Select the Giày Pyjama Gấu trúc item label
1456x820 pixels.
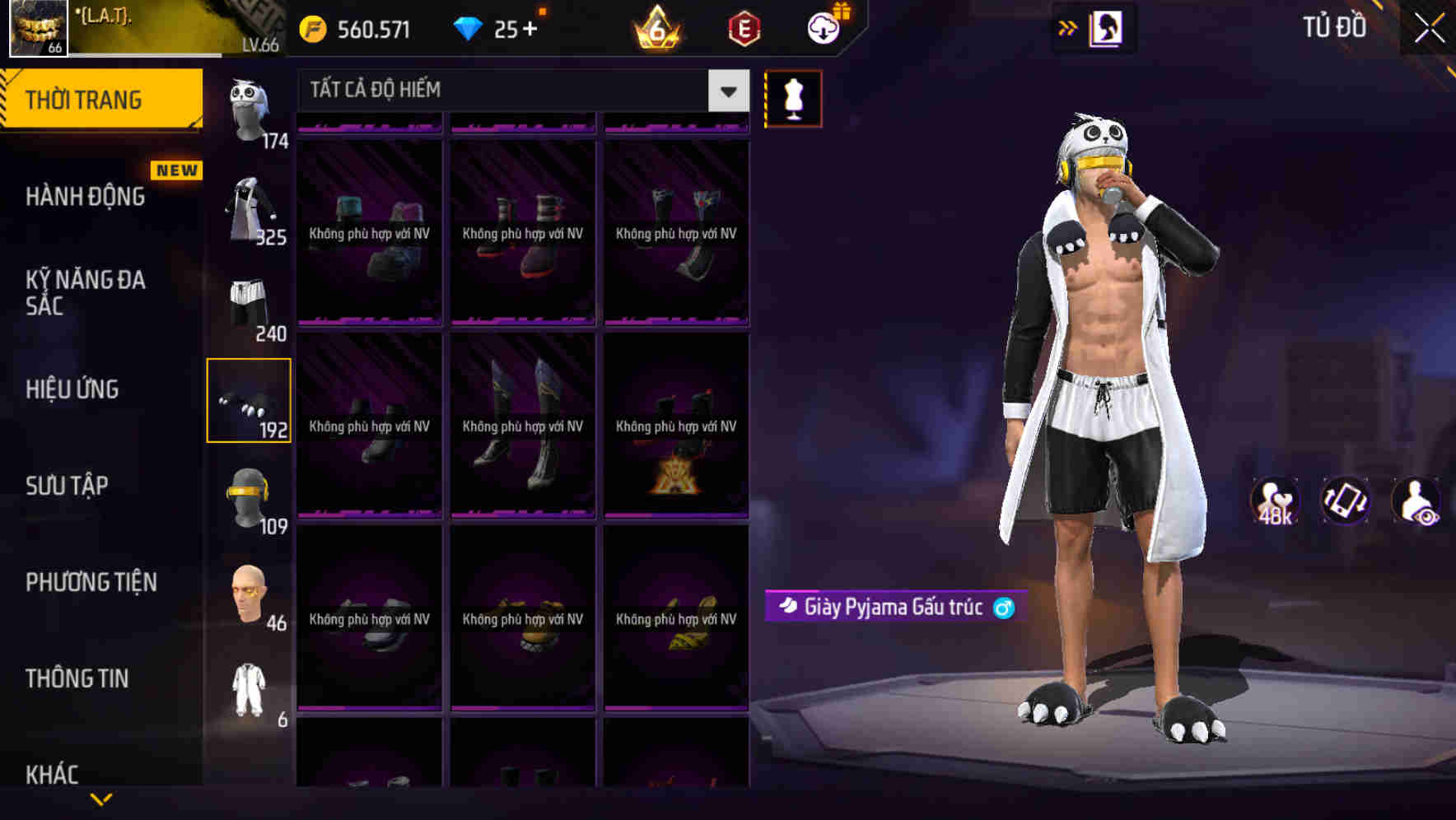point(893,606)
